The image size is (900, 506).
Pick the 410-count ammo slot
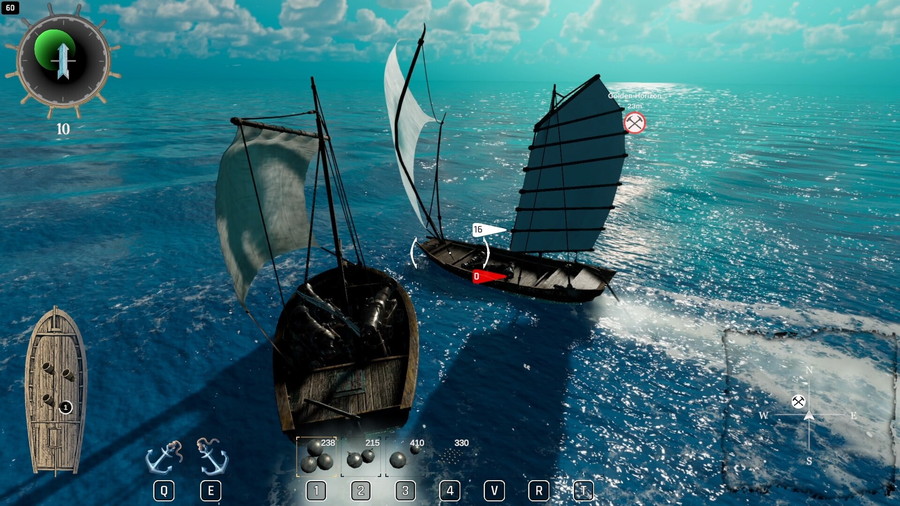[x=402, y=456]
